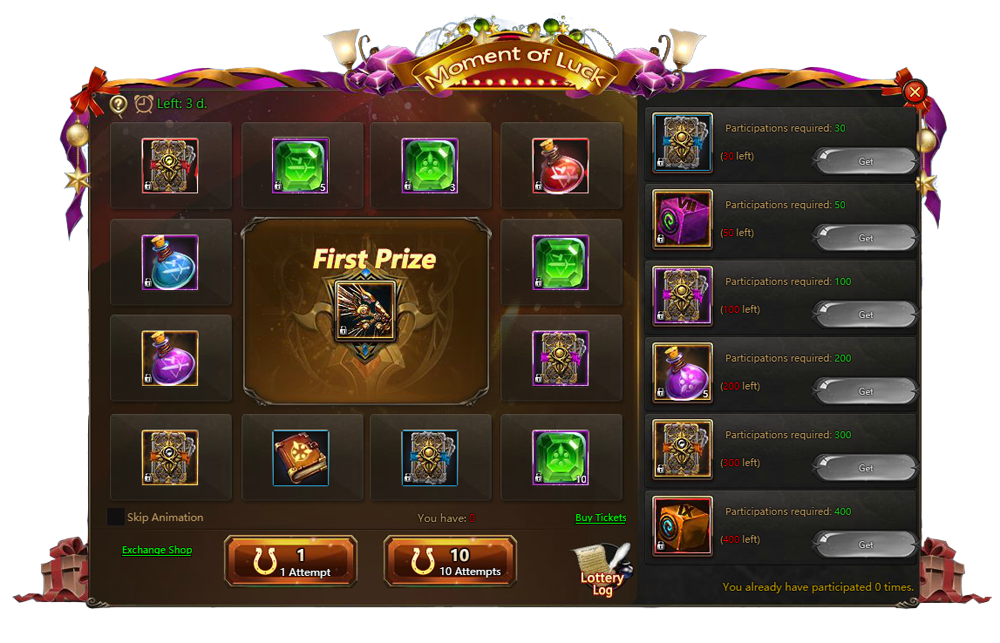Choose the brown spellbook prize slot

point(300,457)
